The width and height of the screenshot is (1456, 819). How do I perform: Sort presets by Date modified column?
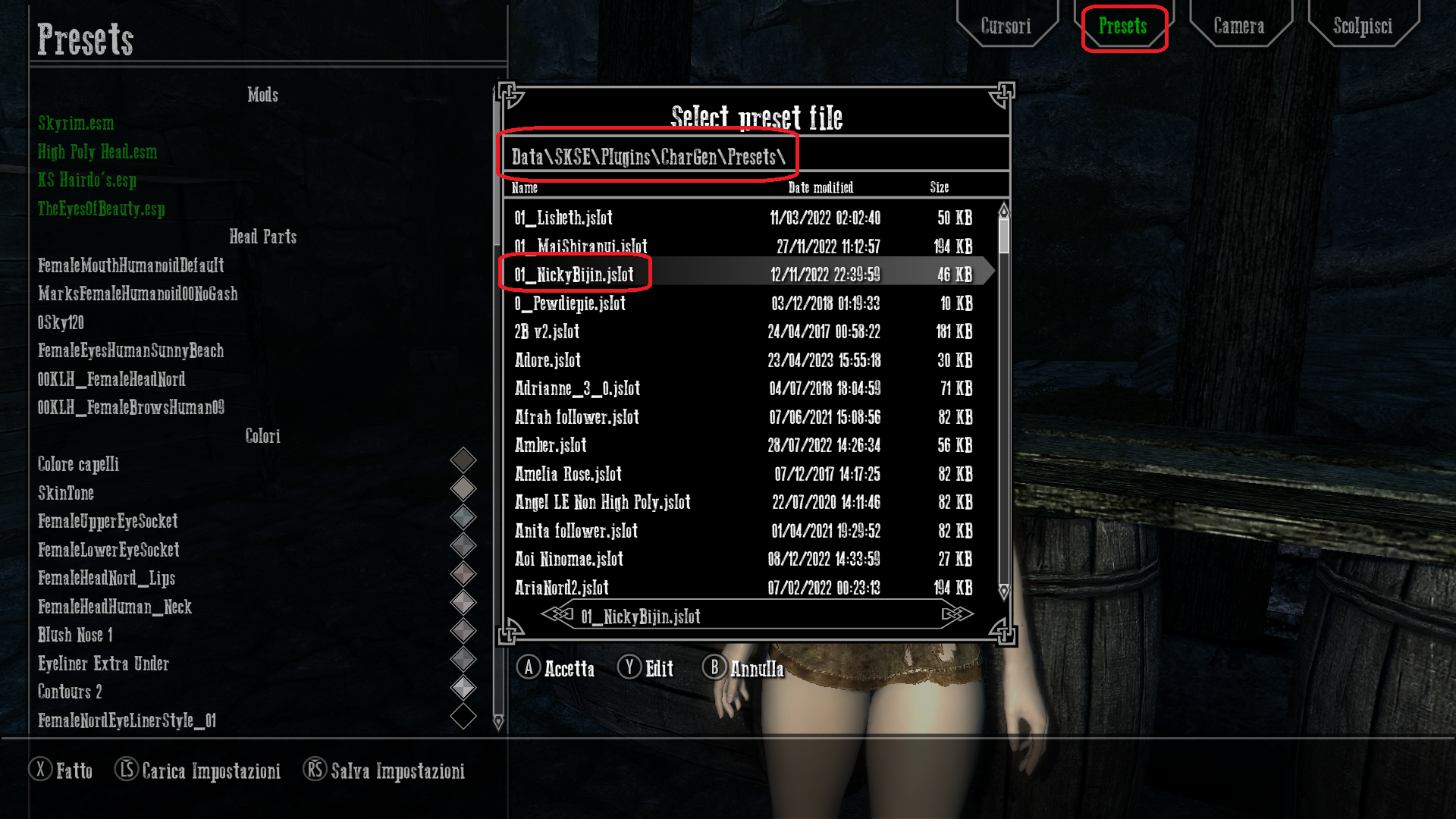[x=822, y=187]
